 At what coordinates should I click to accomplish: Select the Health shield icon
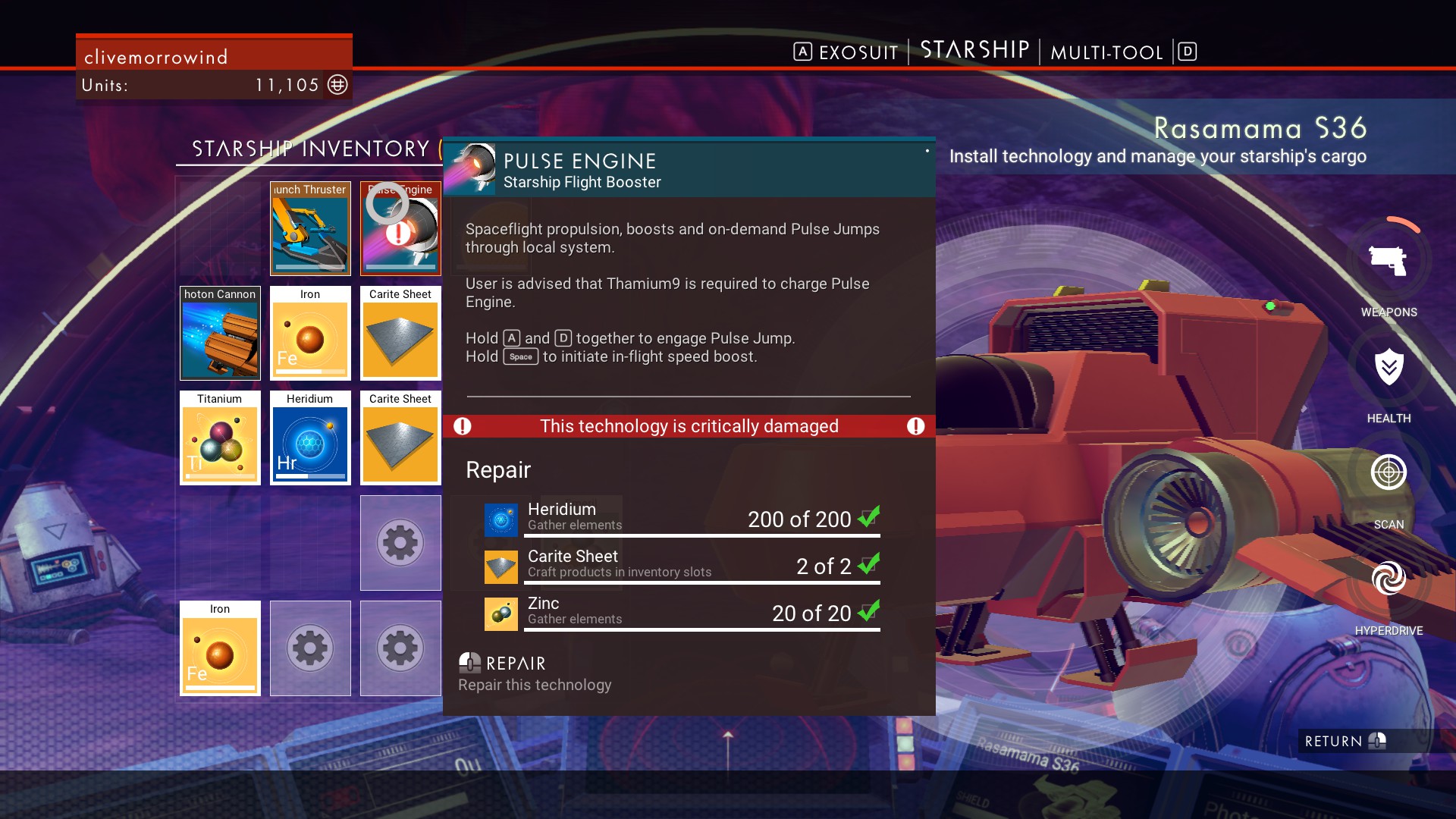tap(1389, 368)
